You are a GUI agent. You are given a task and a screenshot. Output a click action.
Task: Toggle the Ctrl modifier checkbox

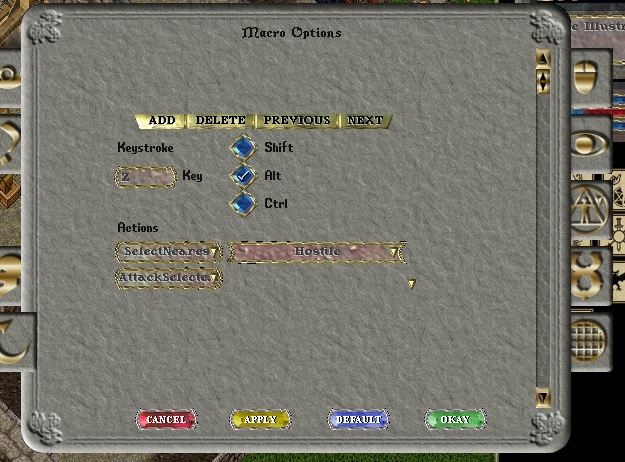(243, 204)
